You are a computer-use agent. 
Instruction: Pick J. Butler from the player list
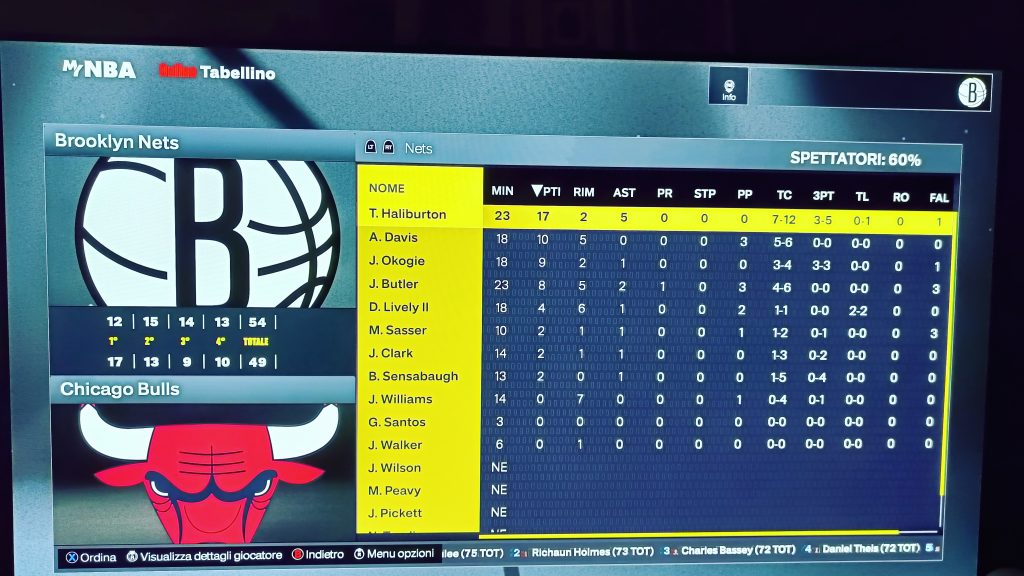[393, 284]
